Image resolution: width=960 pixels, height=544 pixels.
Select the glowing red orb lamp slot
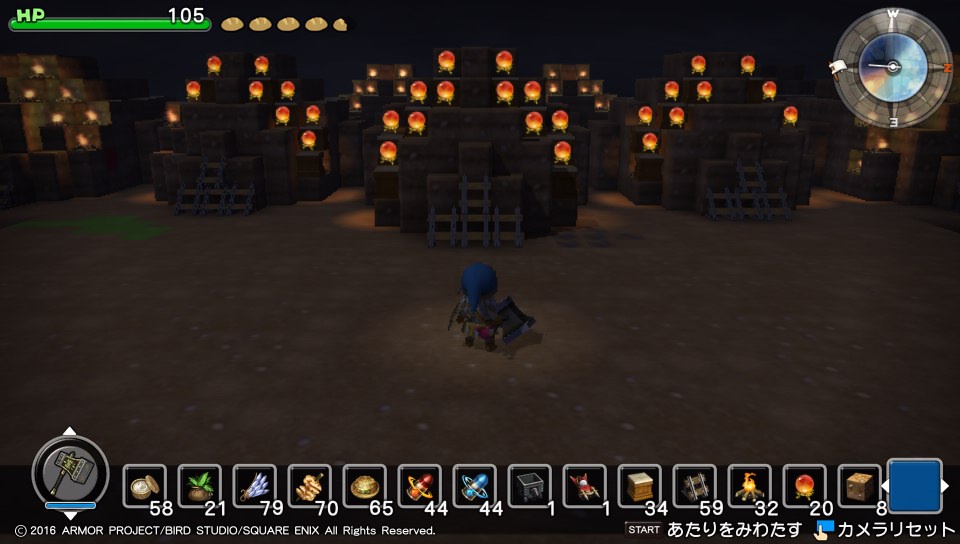(x=805, y=487)
